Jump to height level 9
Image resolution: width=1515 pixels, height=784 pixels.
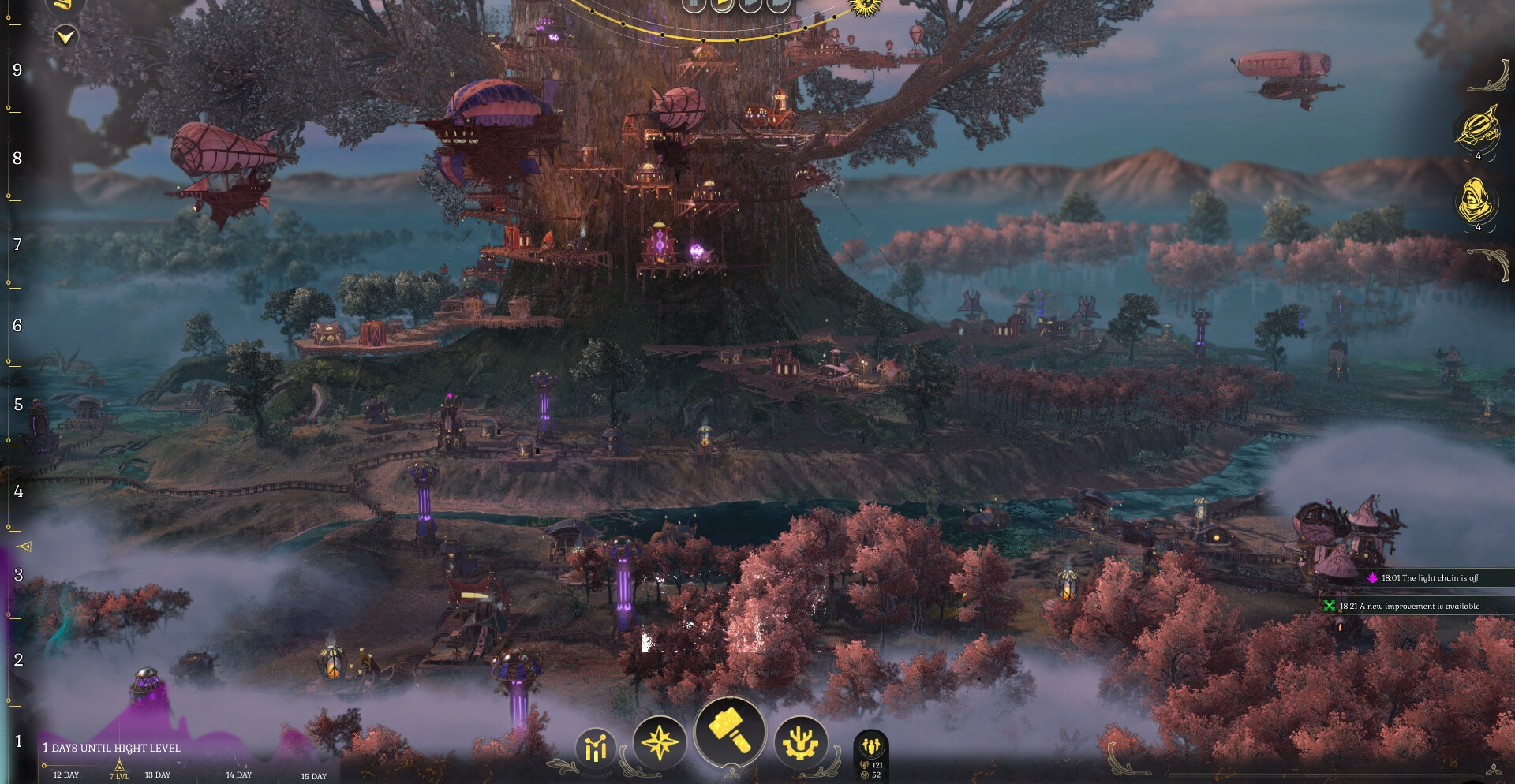17,70
